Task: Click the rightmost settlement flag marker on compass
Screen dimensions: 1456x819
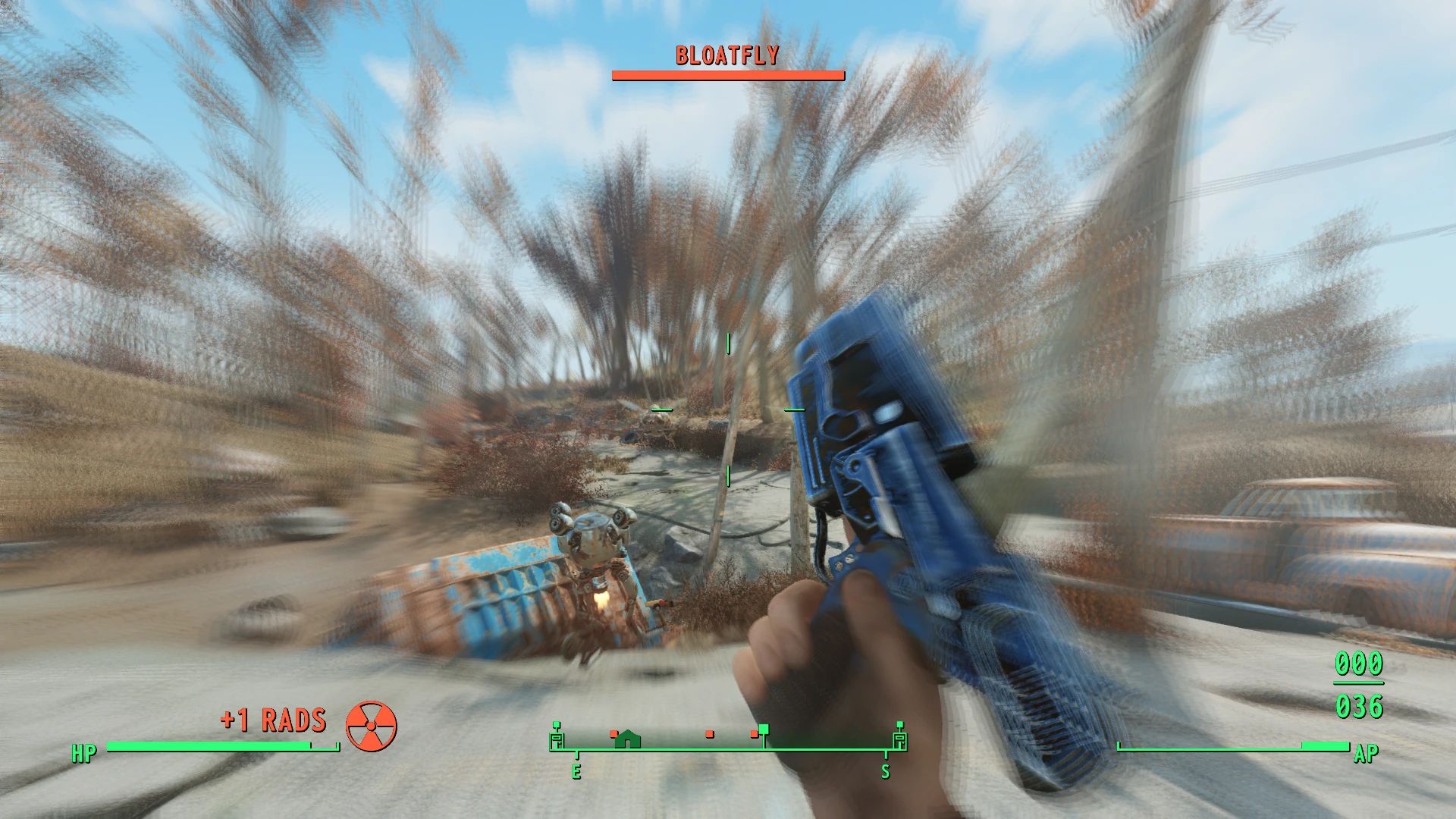Action: (900, 735)
